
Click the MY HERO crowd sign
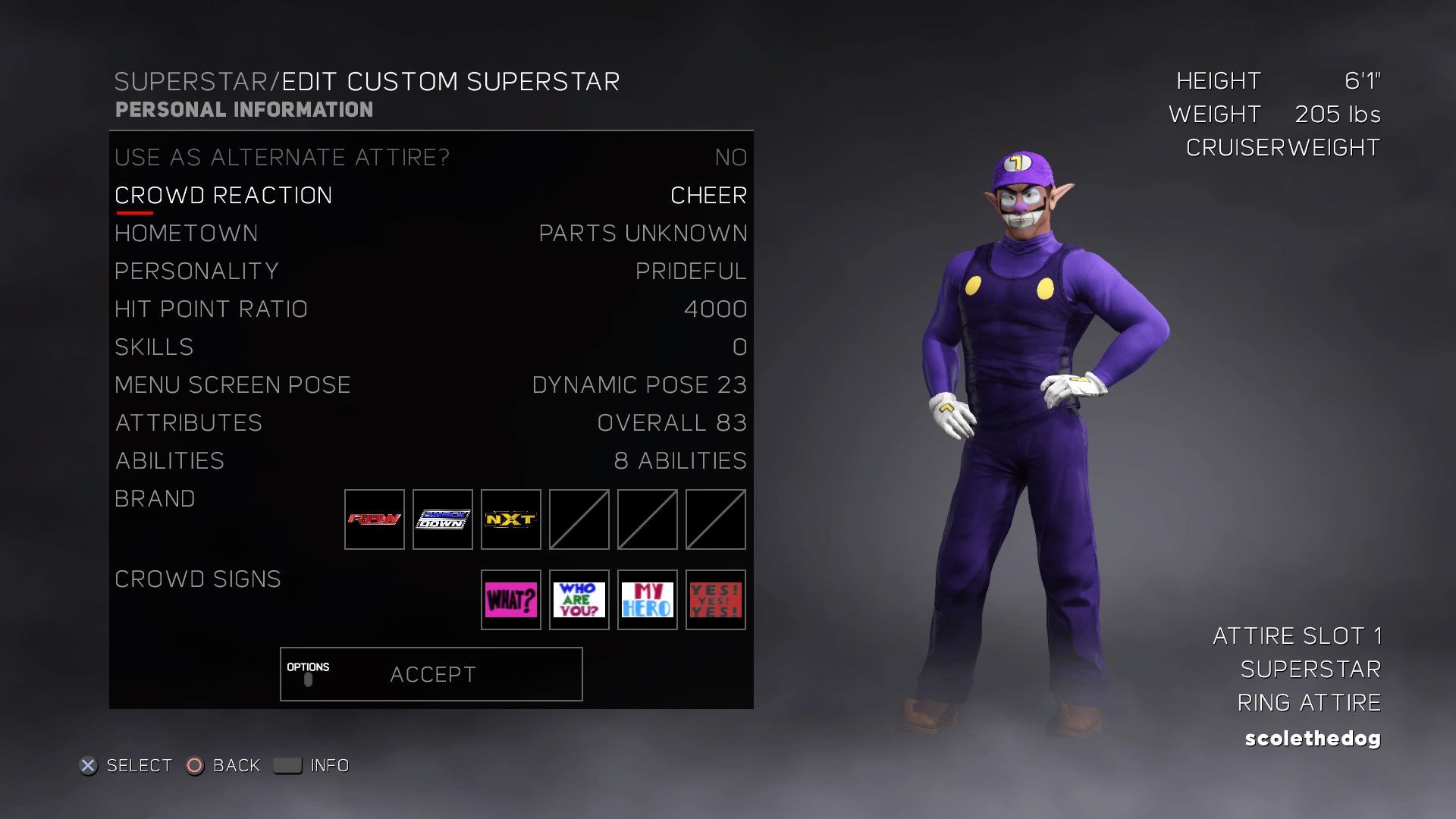[x=648, y=601]
